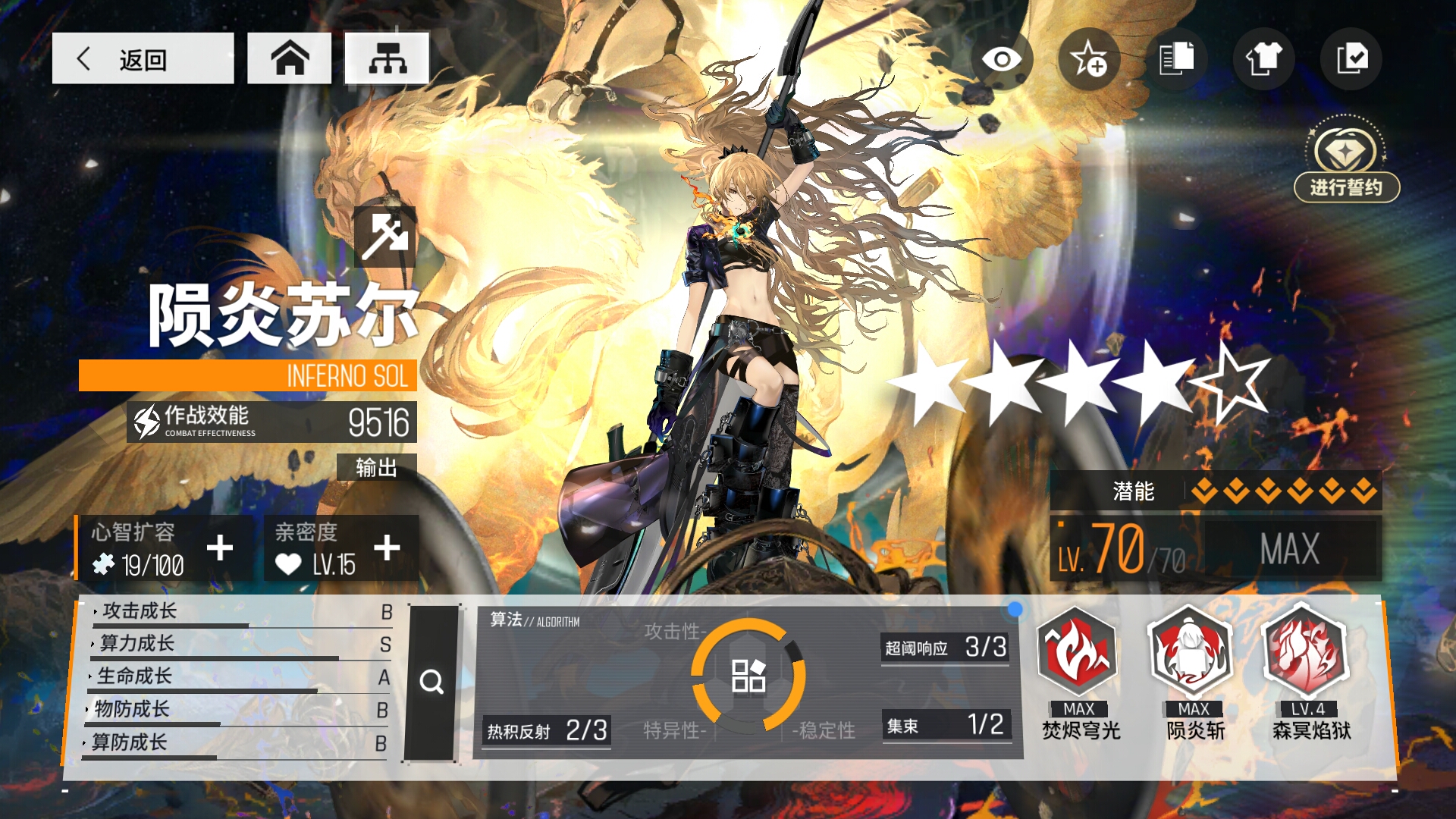Image resolution: width=1456 pixels, height=819 pixels.
Task: Toggle the eye view icon
Action: [1002, 59]
